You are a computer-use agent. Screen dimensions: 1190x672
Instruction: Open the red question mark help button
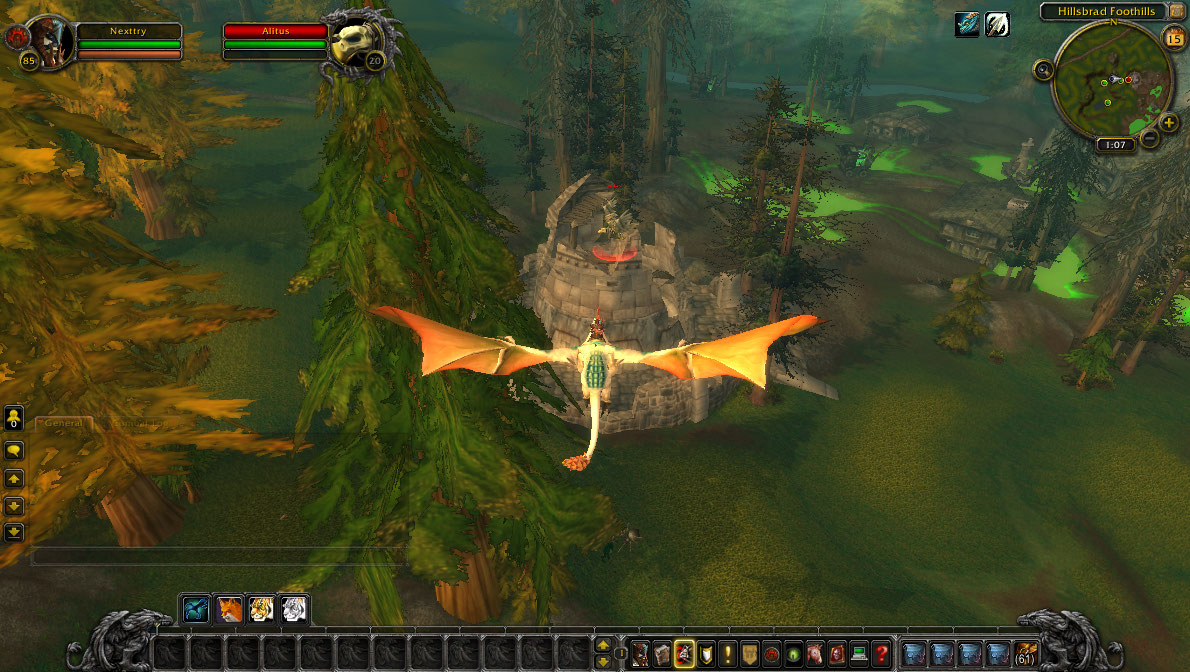coord(880,654)
